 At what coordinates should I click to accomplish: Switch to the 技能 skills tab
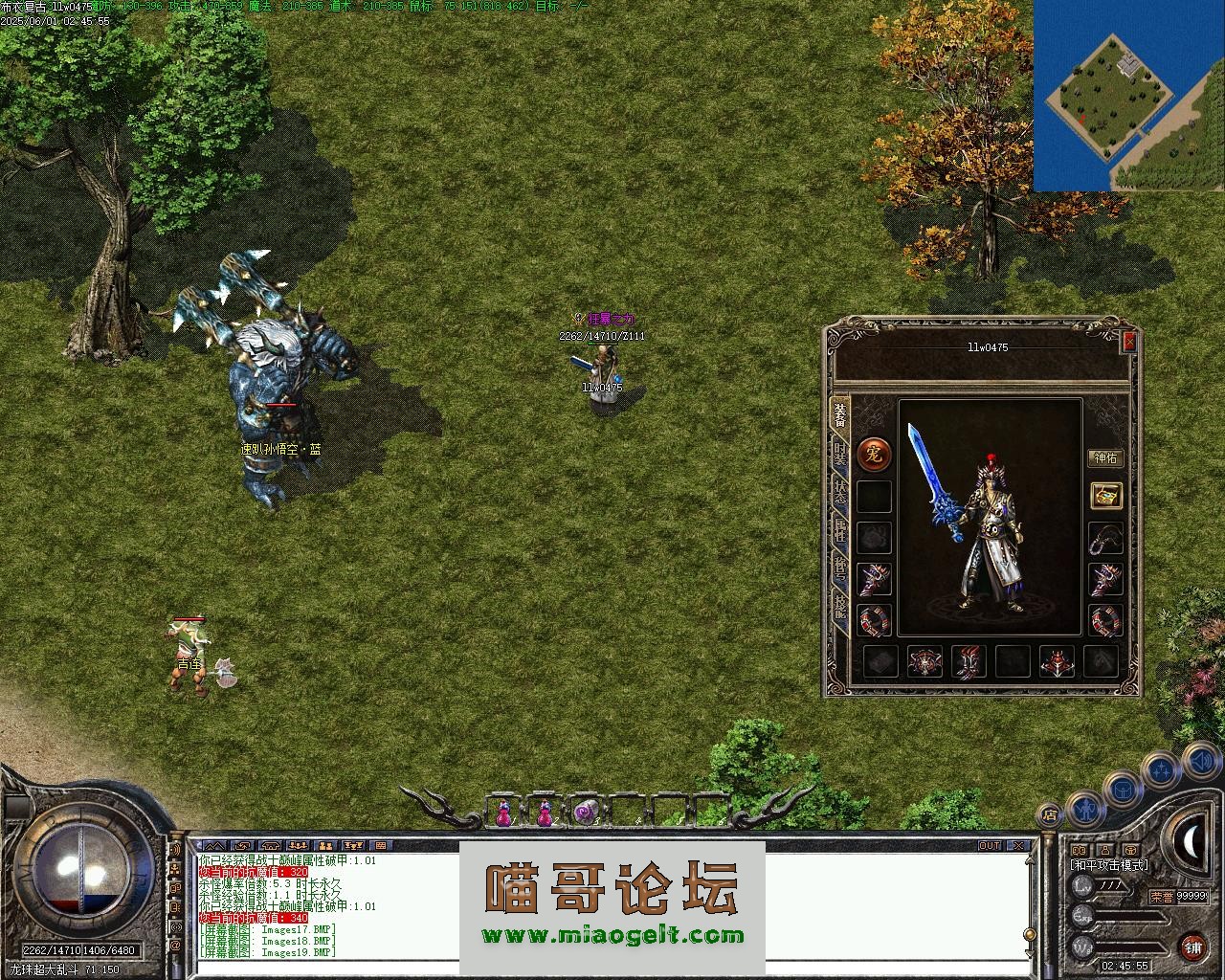pos(839,604)
